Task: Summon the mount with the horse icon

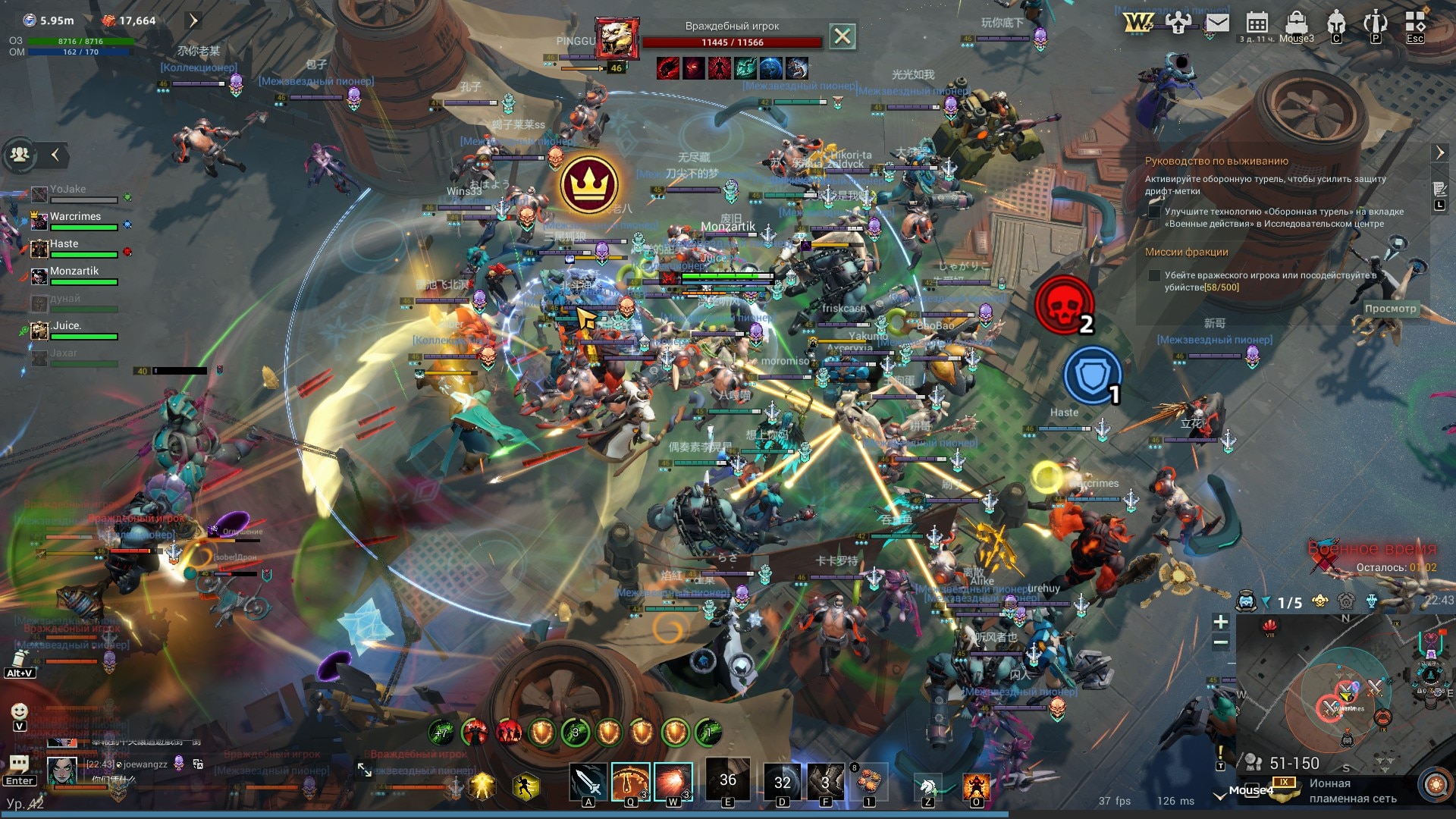Action: click(x=927, y=786)
